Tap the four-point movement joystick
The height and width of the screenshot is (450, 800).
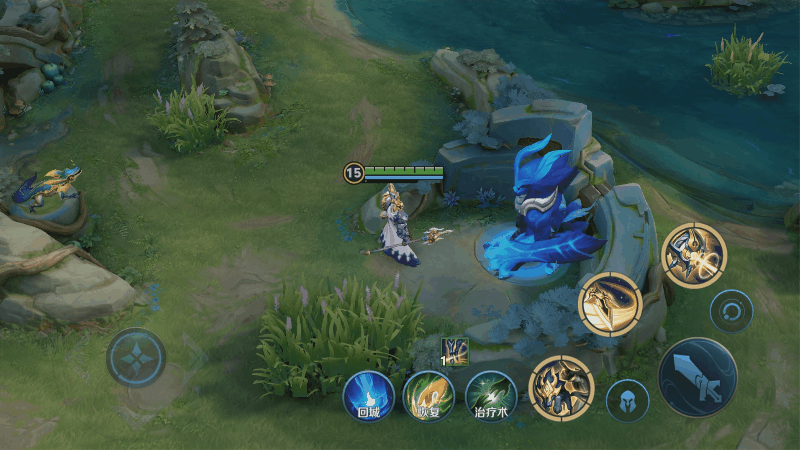[136, 357]
